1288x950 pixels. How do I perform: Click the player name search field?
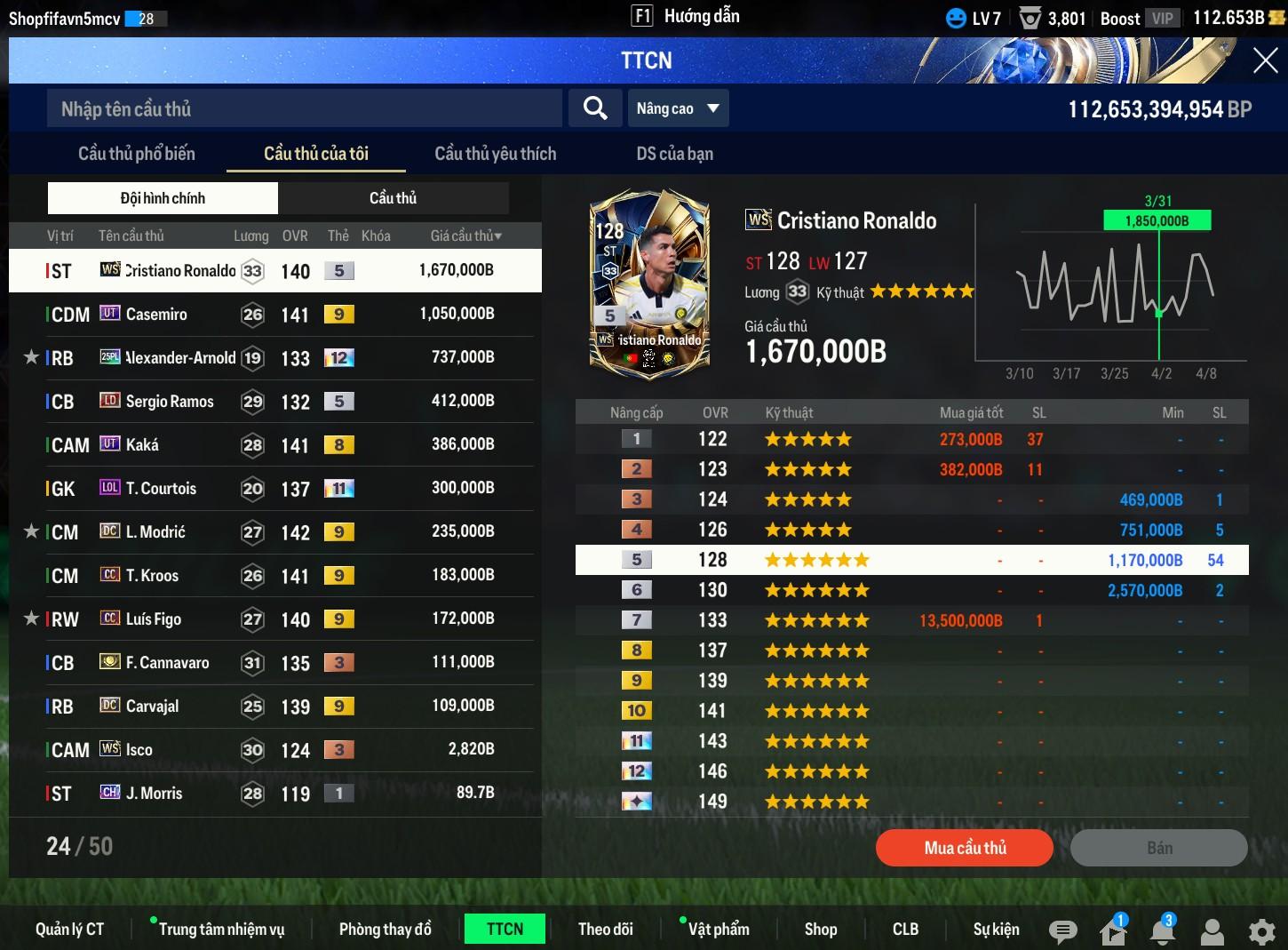click(x=304, y=108)
